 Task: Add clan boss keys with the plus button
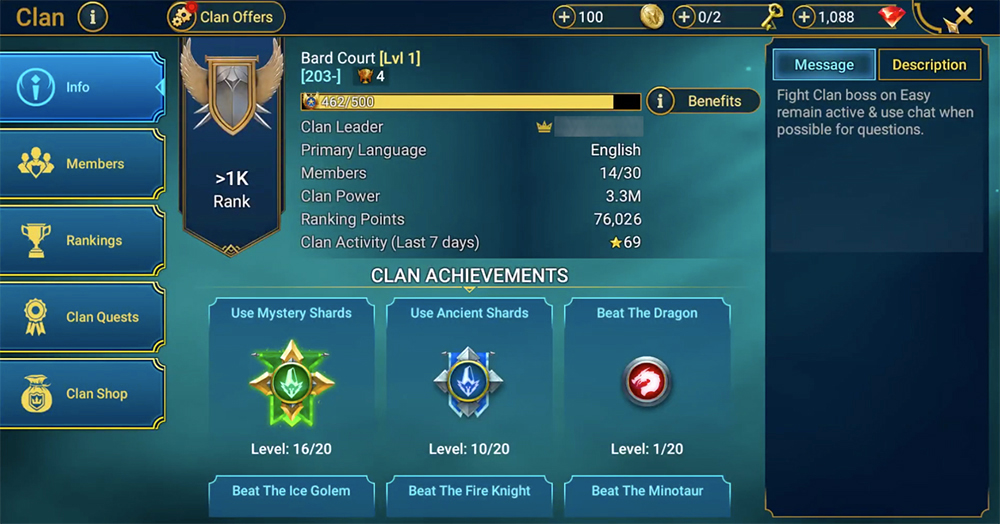pyautogui.click(x=685, y=17)
